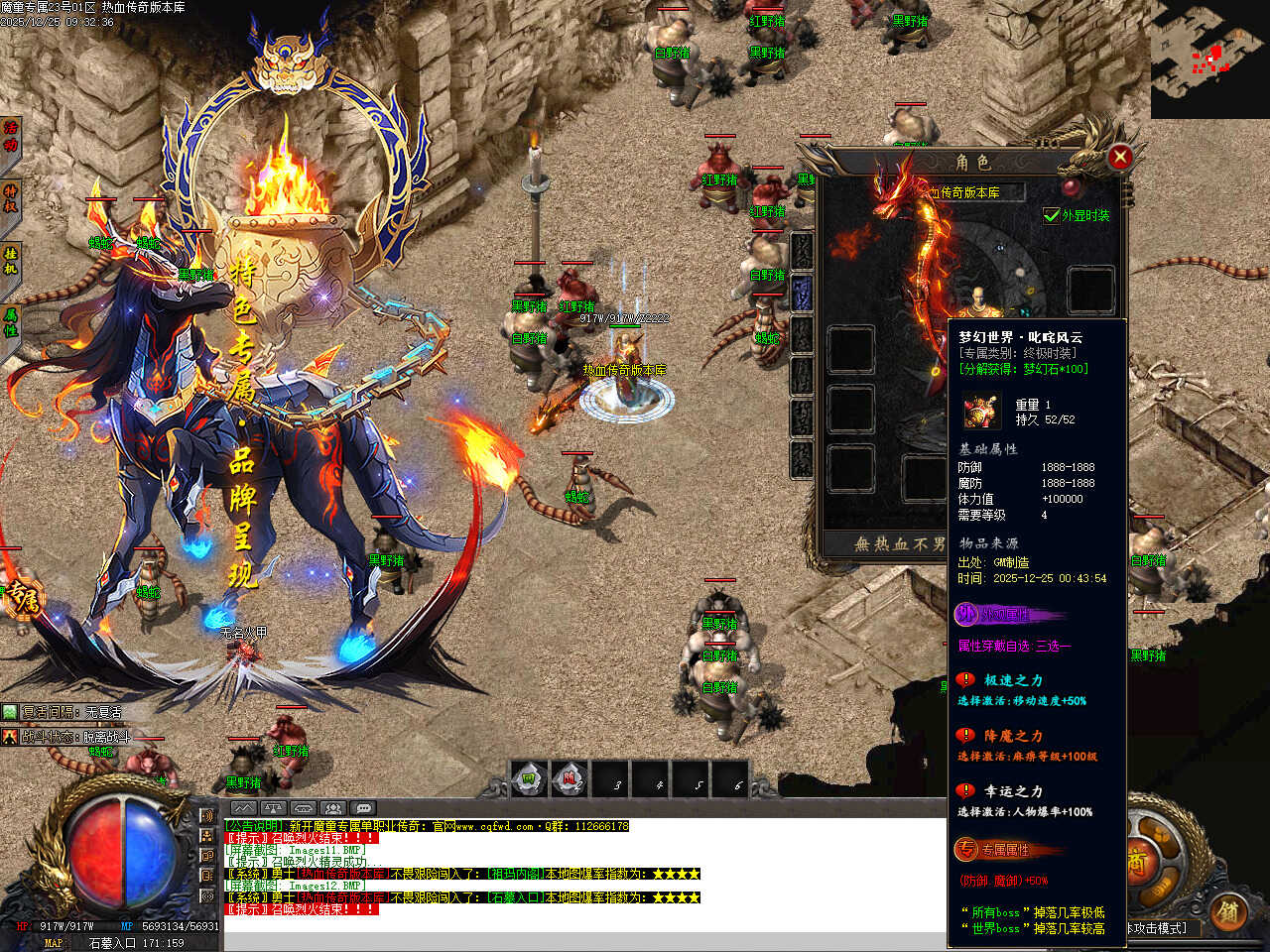Open the minimap in the corner

coord(1209,59)
